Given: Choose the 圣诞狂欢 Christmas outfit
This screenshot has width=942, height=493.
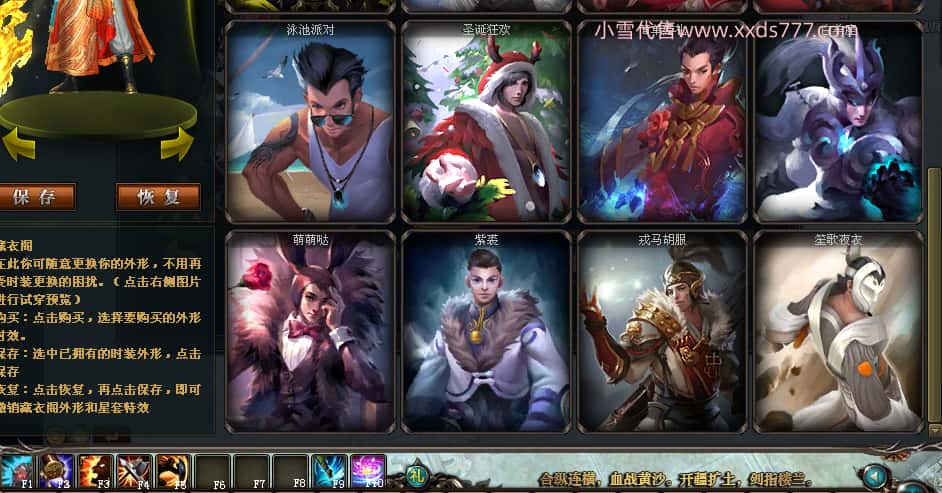Looking at the screenshot, I should [486, 120].
